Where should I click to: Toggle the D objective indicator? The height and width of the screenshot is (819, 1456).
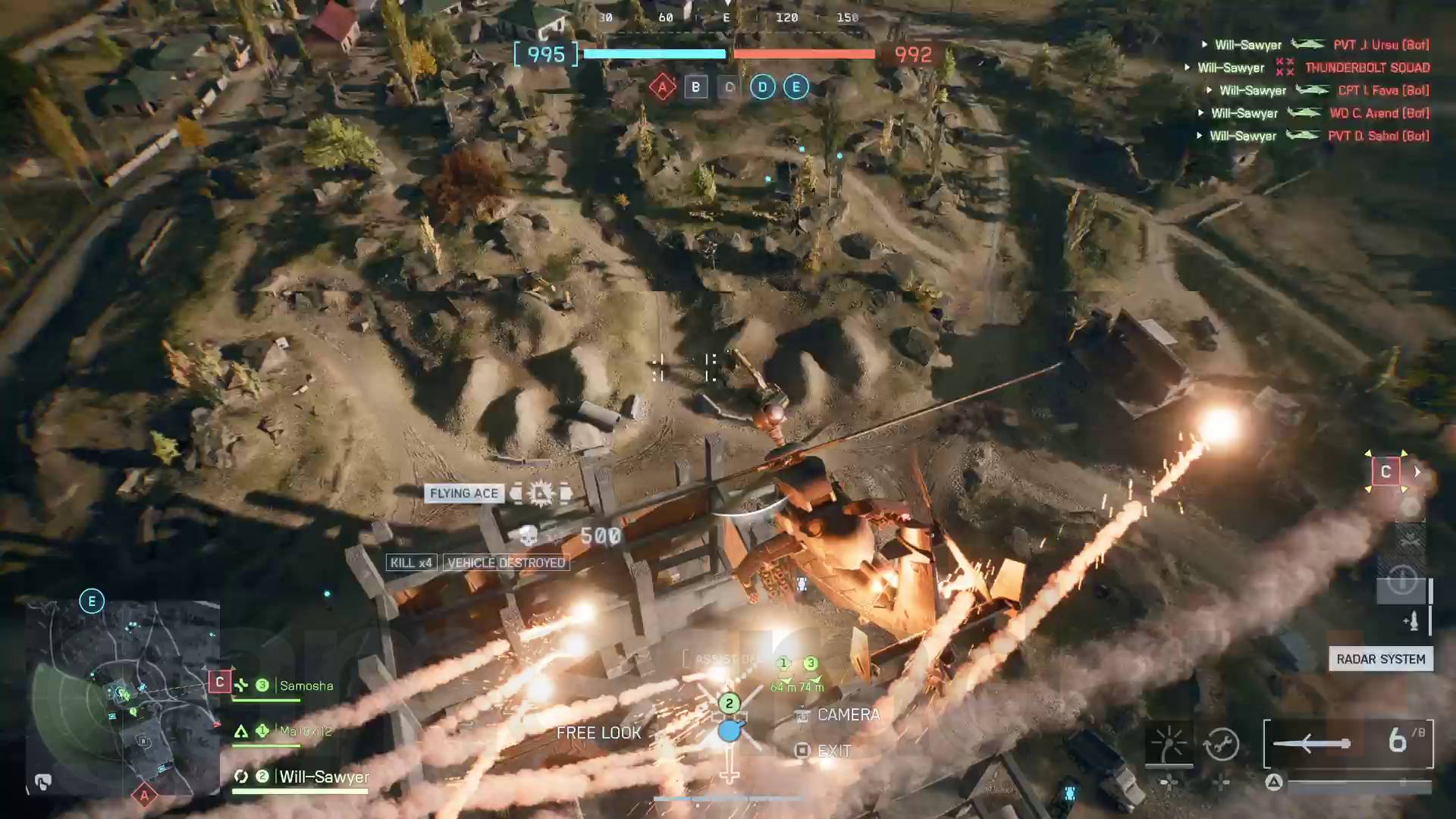coord(761,86)
